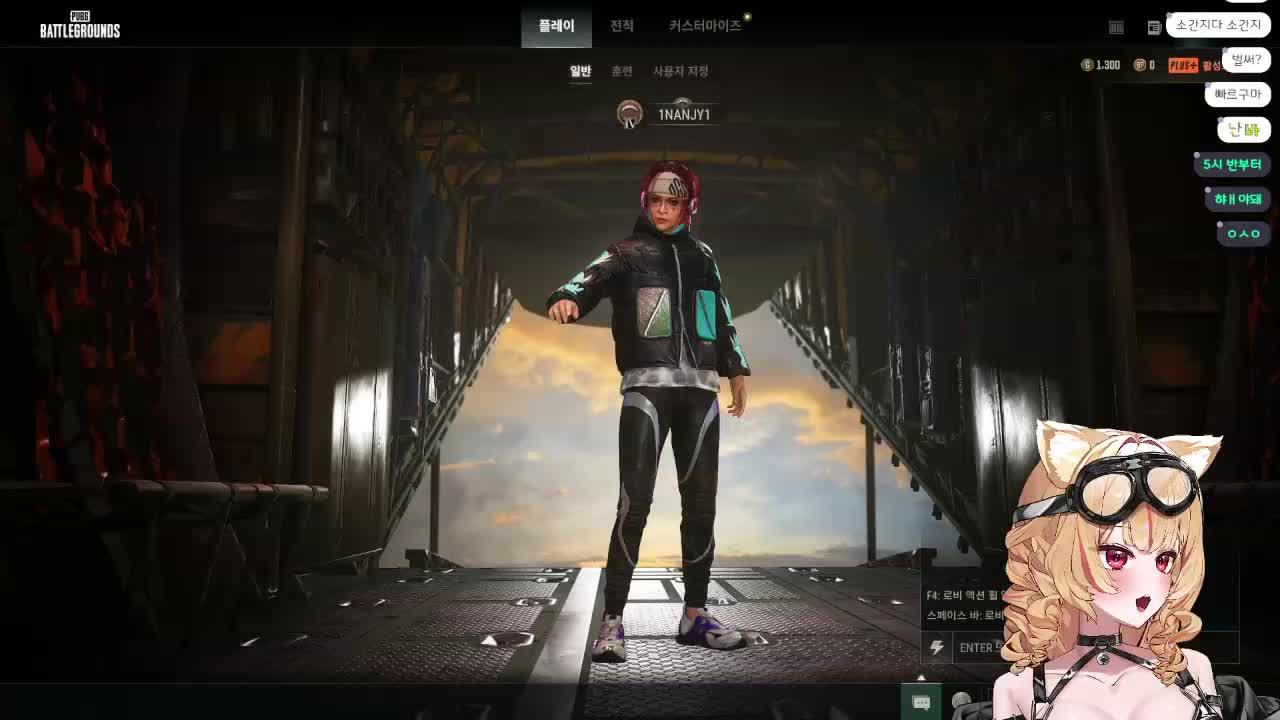This screenshot has height=720, width=1280.
Task: Click the 플레이 play menu item
Action: (x=556, y=26)
